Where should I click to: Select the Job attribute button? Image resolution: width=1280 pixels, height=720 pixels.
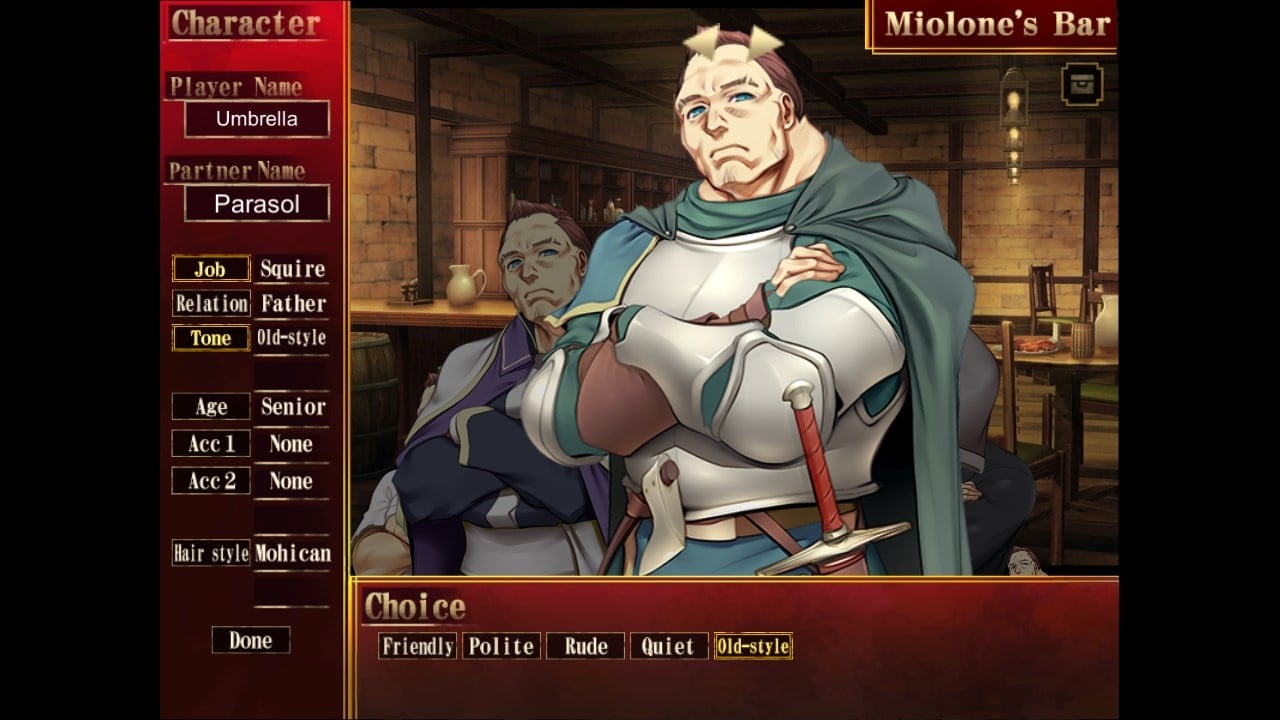[x=210, y=269]
